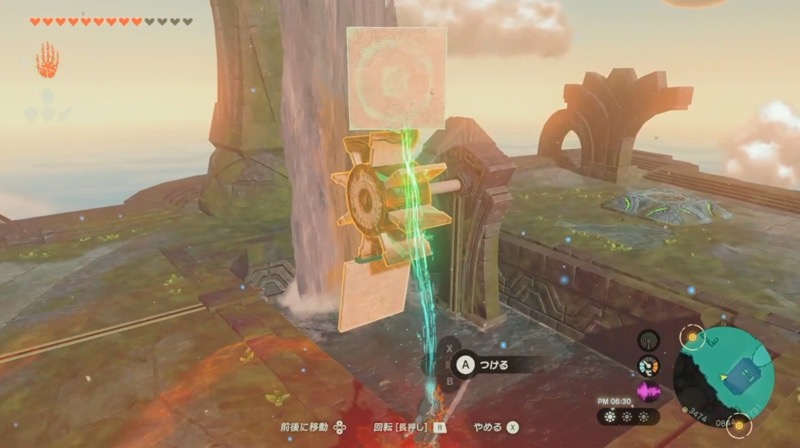Image resolution: width=800 pixels, height=448 pixels.
Task: Check the temperature gauge dial
Action: (649, 366)
